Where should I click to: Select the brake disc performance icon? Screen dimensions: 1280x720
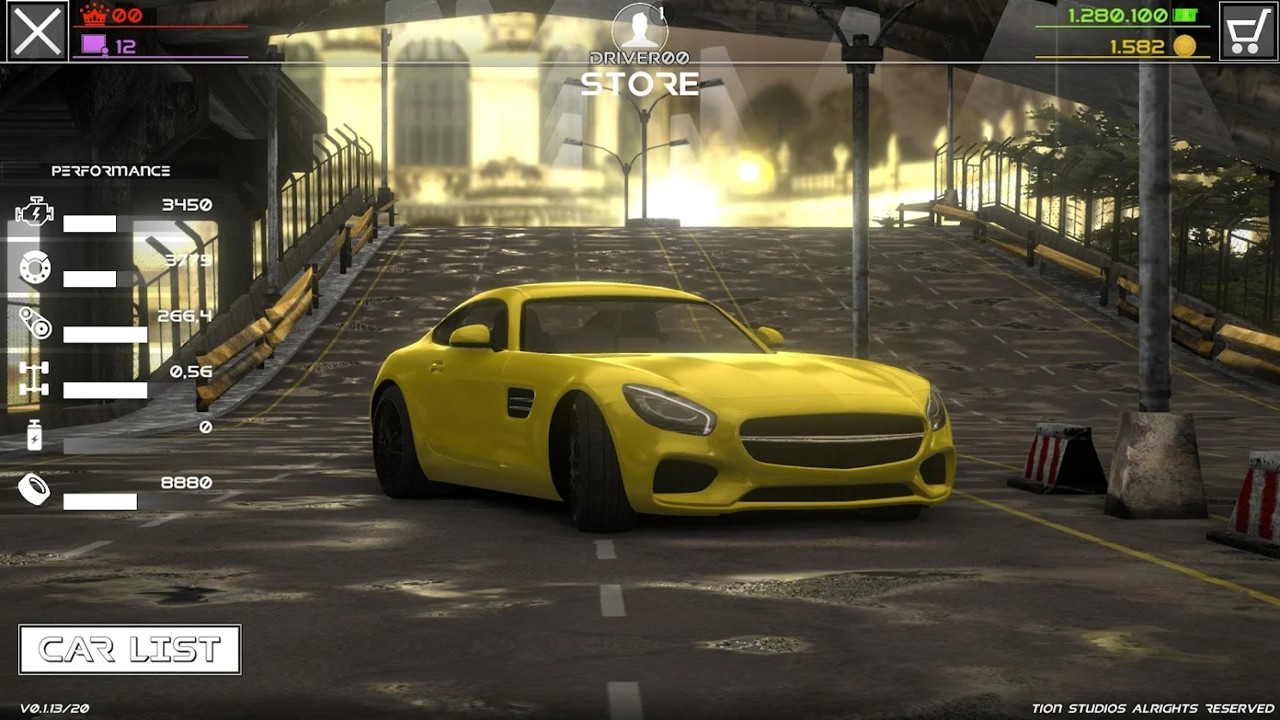coord(34,268)
